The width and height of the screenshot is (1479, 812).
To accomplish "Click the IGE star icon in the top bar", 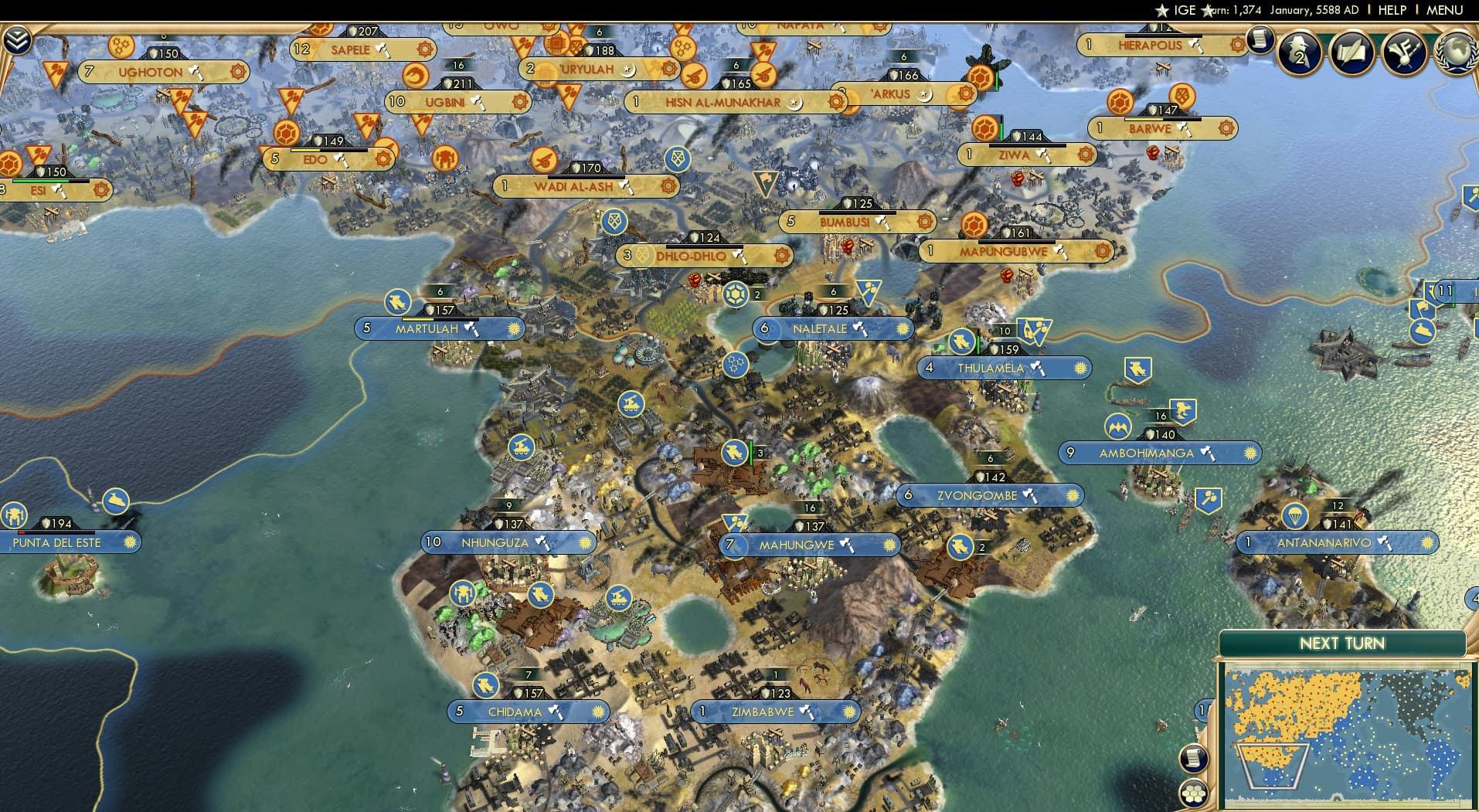I will [1163, 9].
